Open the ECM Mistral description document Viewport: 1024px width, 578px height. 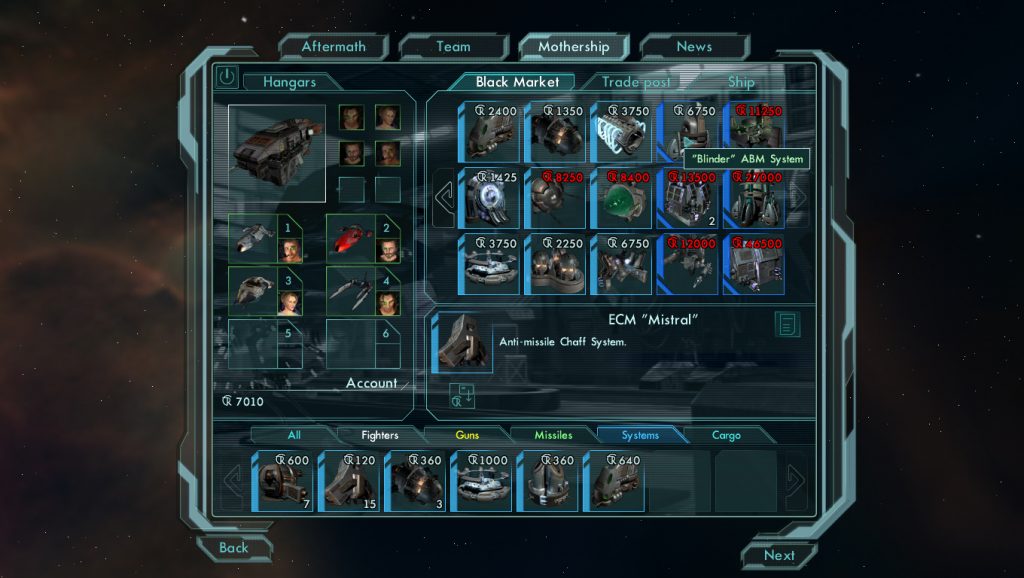tap(787, 324)
